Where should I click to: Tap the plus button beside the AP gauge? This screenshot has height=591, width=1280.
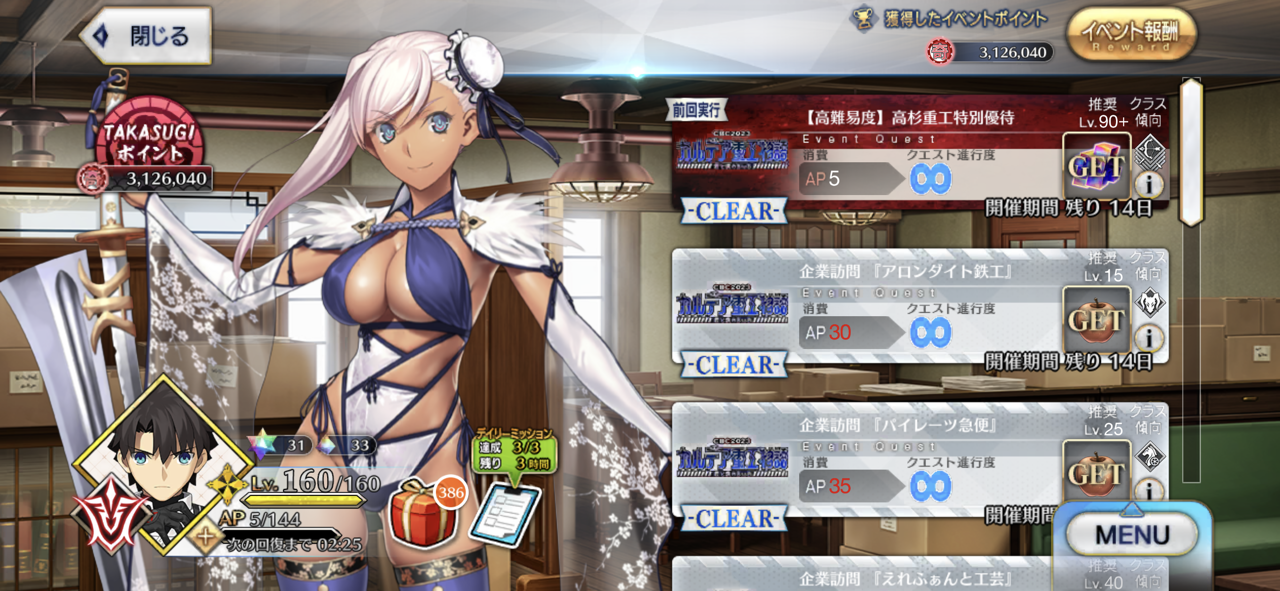tap(205, 538)
